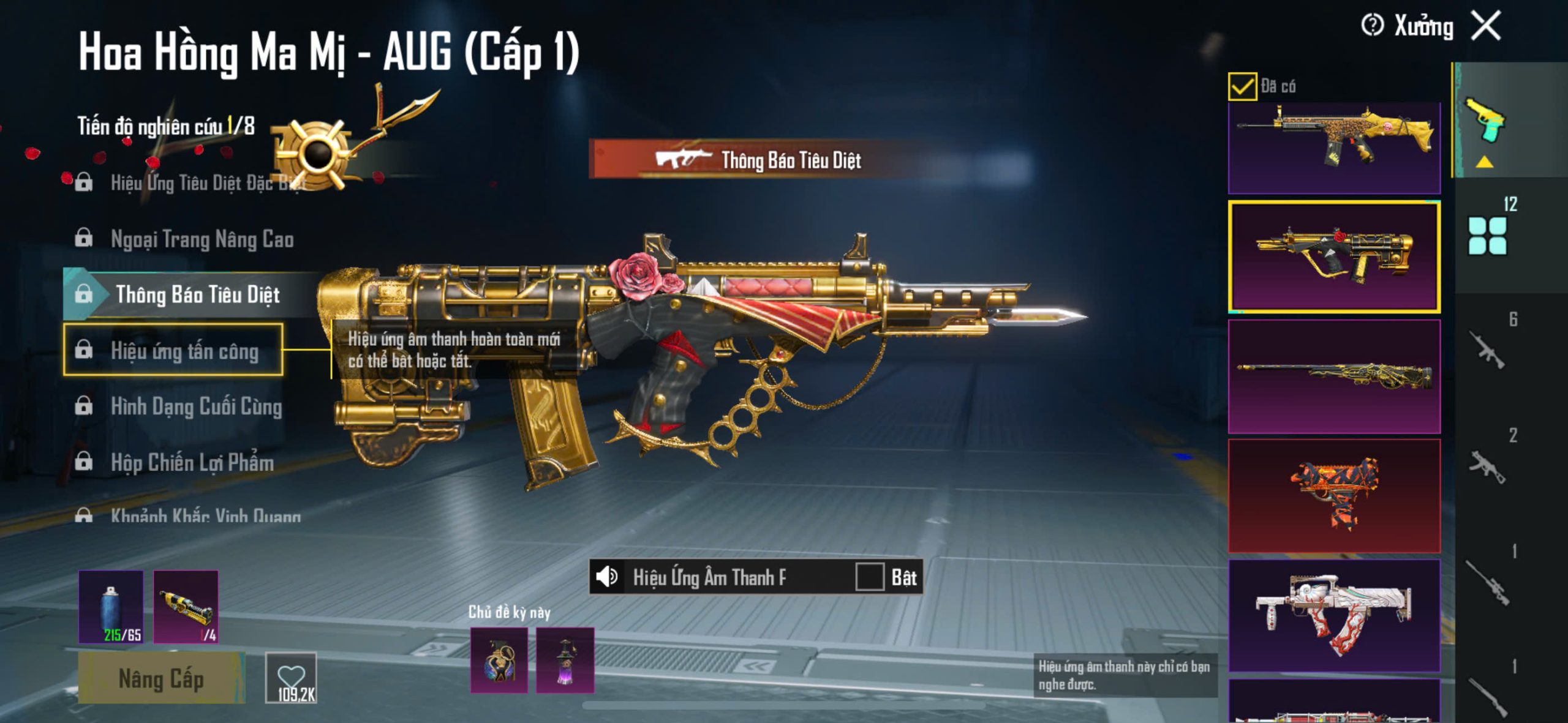Select the golden AUG material slot
The height and width of the screenshot is (723, 1568).
186,606
